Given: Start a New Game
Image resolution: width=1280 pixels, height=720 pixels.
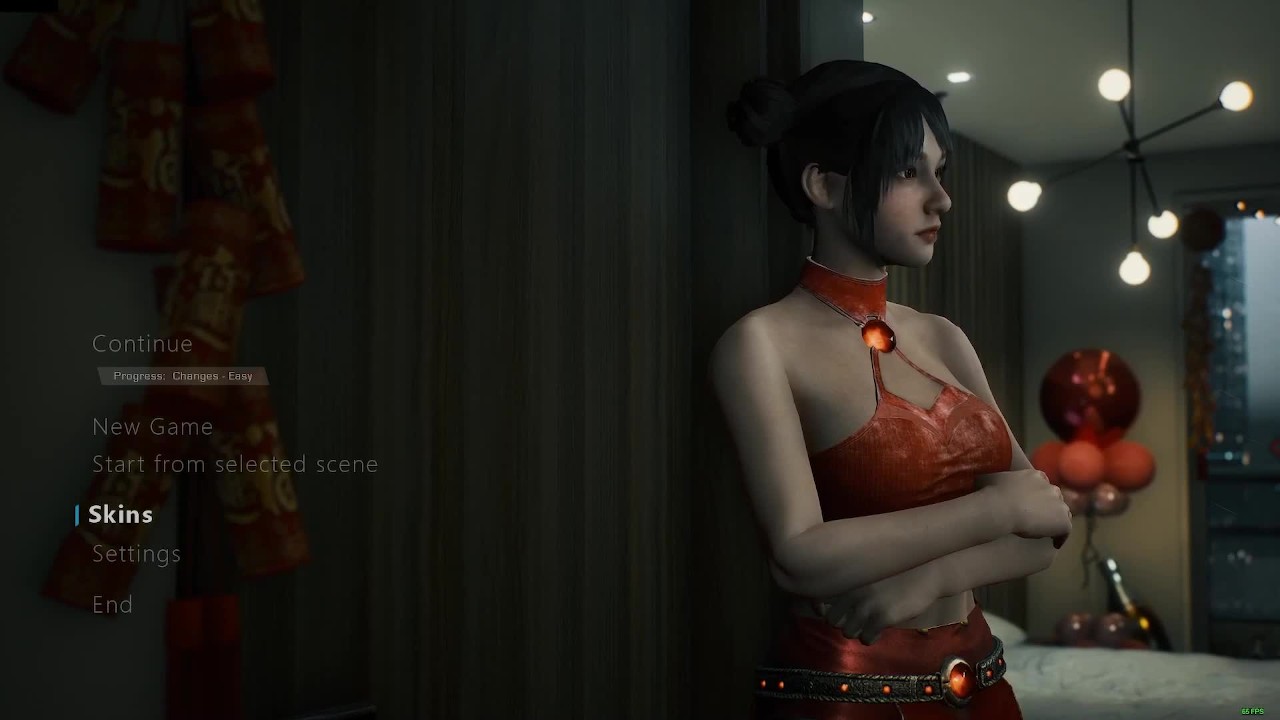Looking at the screenshot, I should (152, 427).
